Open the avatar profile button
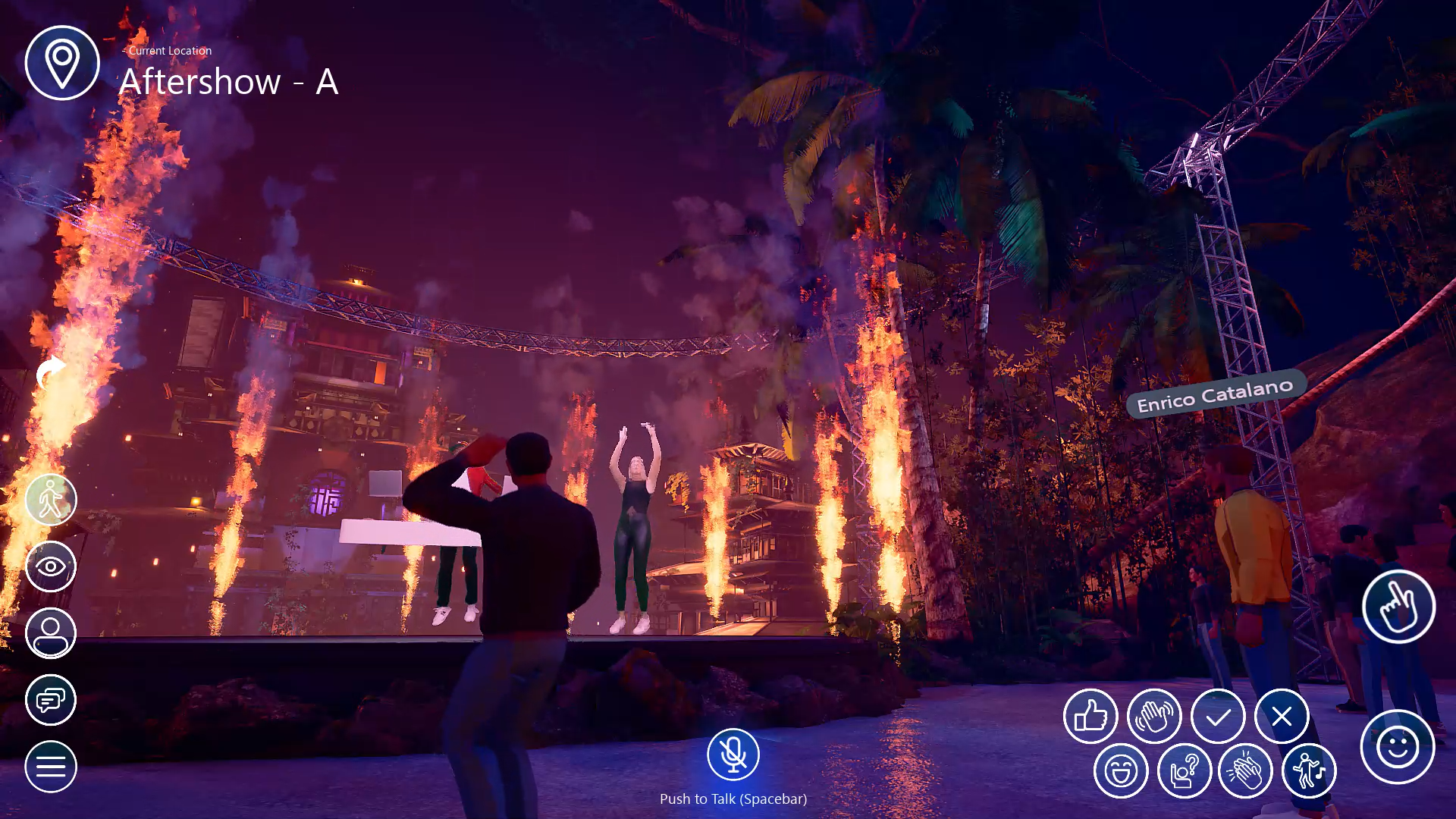This screenshot has width=1456, height=819. click(x=51, y=633)
